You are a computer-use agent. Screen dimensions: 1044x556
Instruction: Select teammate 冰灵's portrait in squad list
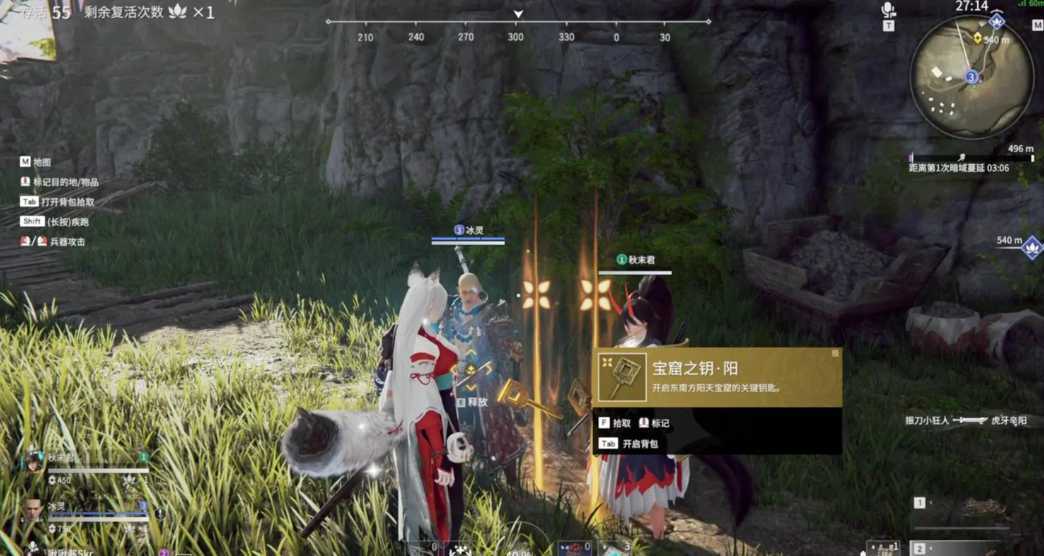34,508
